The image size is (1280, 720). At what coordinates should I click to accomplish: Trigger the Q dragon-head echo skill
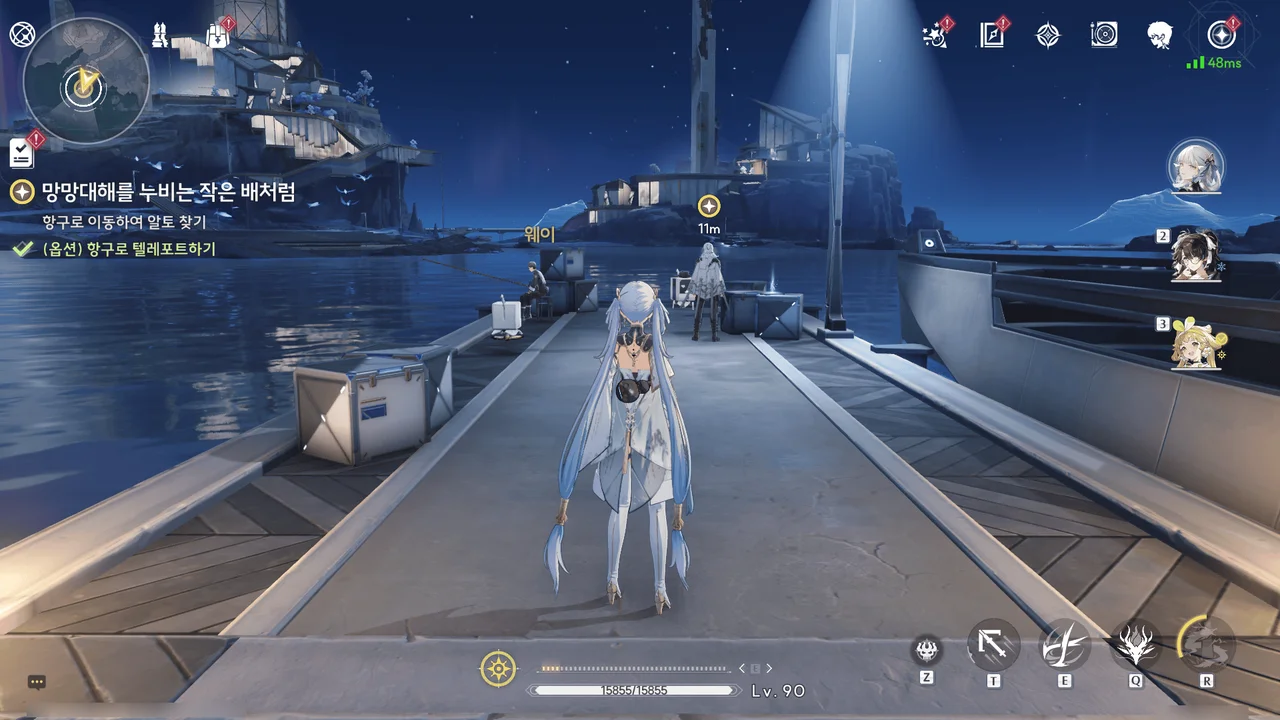[1136, 646]
